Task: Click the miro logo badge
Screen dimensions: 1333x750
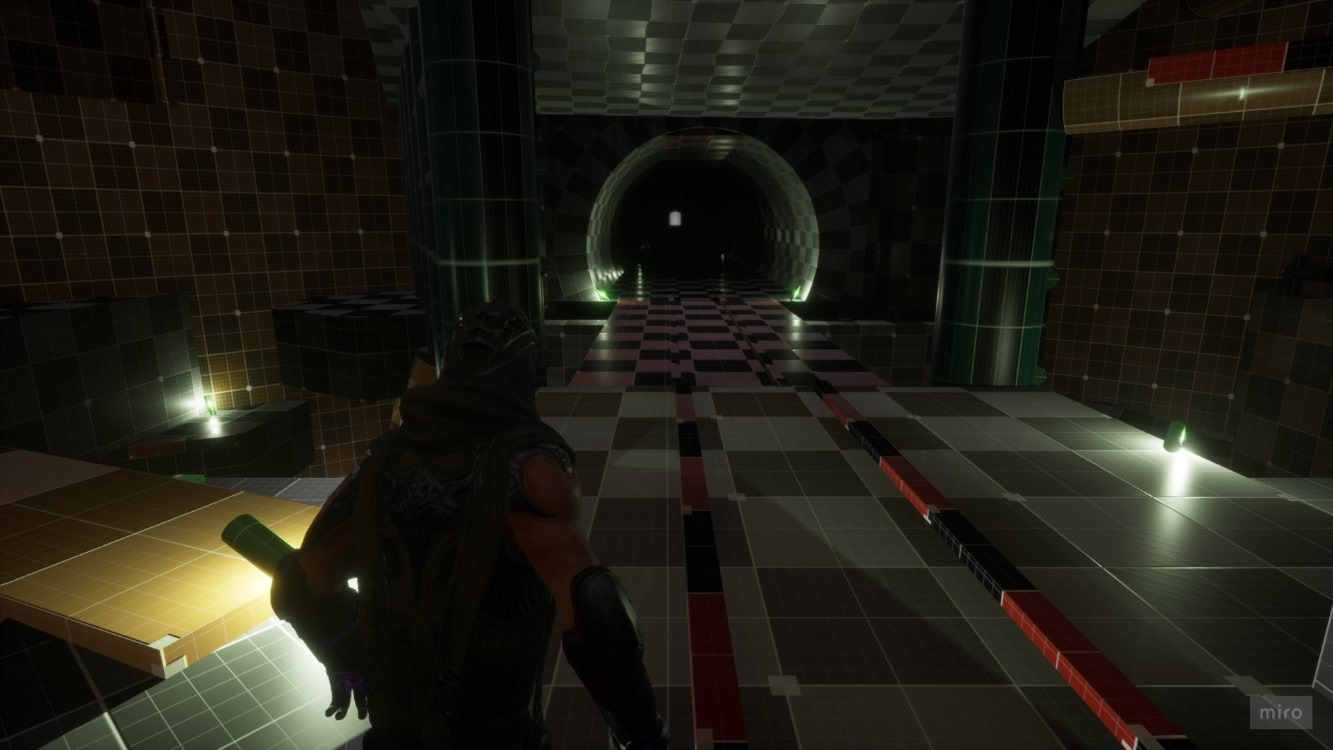Action: [x=1282, y=712]
